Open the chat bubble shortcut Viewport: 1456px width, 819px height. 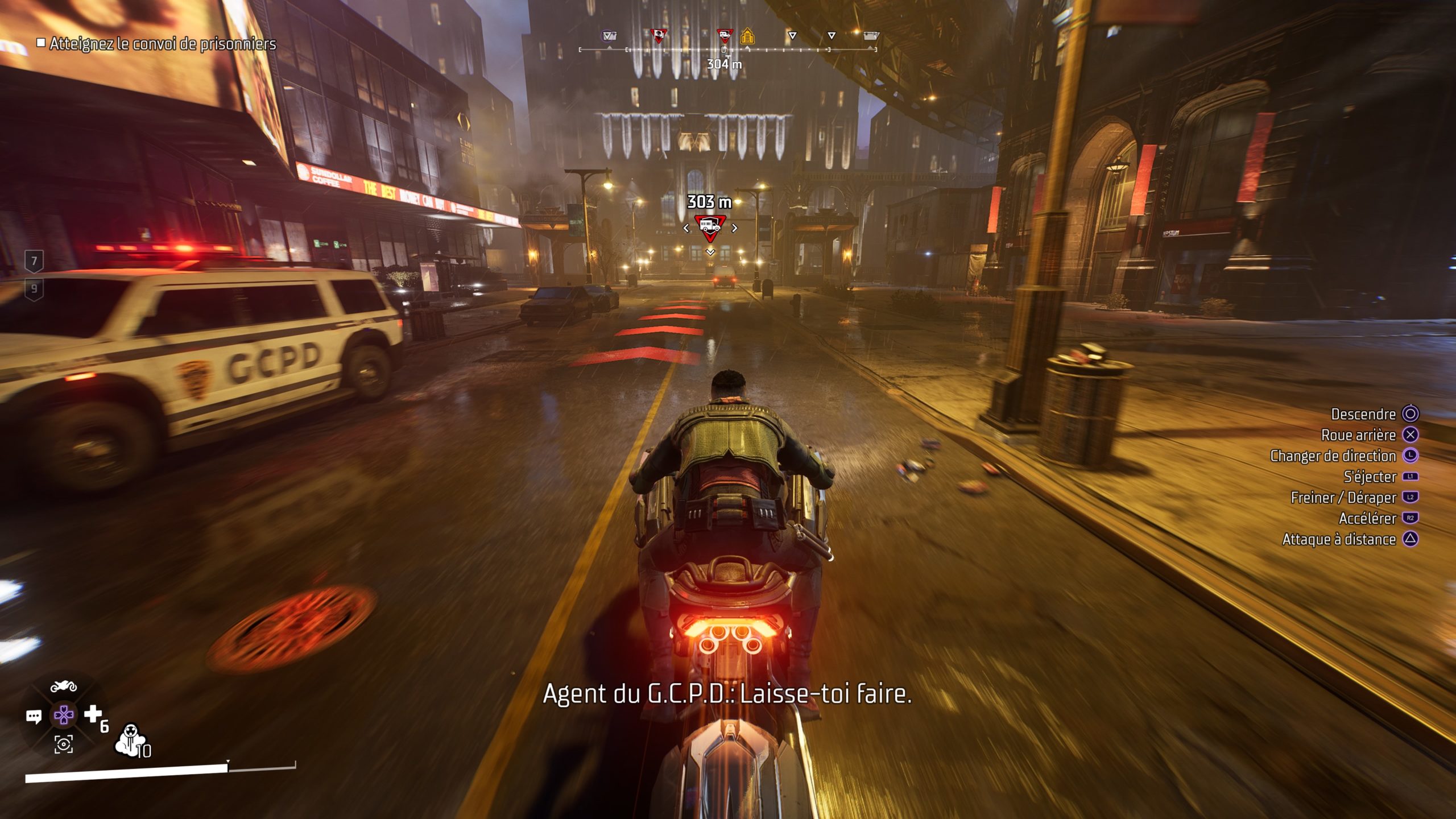34,717
